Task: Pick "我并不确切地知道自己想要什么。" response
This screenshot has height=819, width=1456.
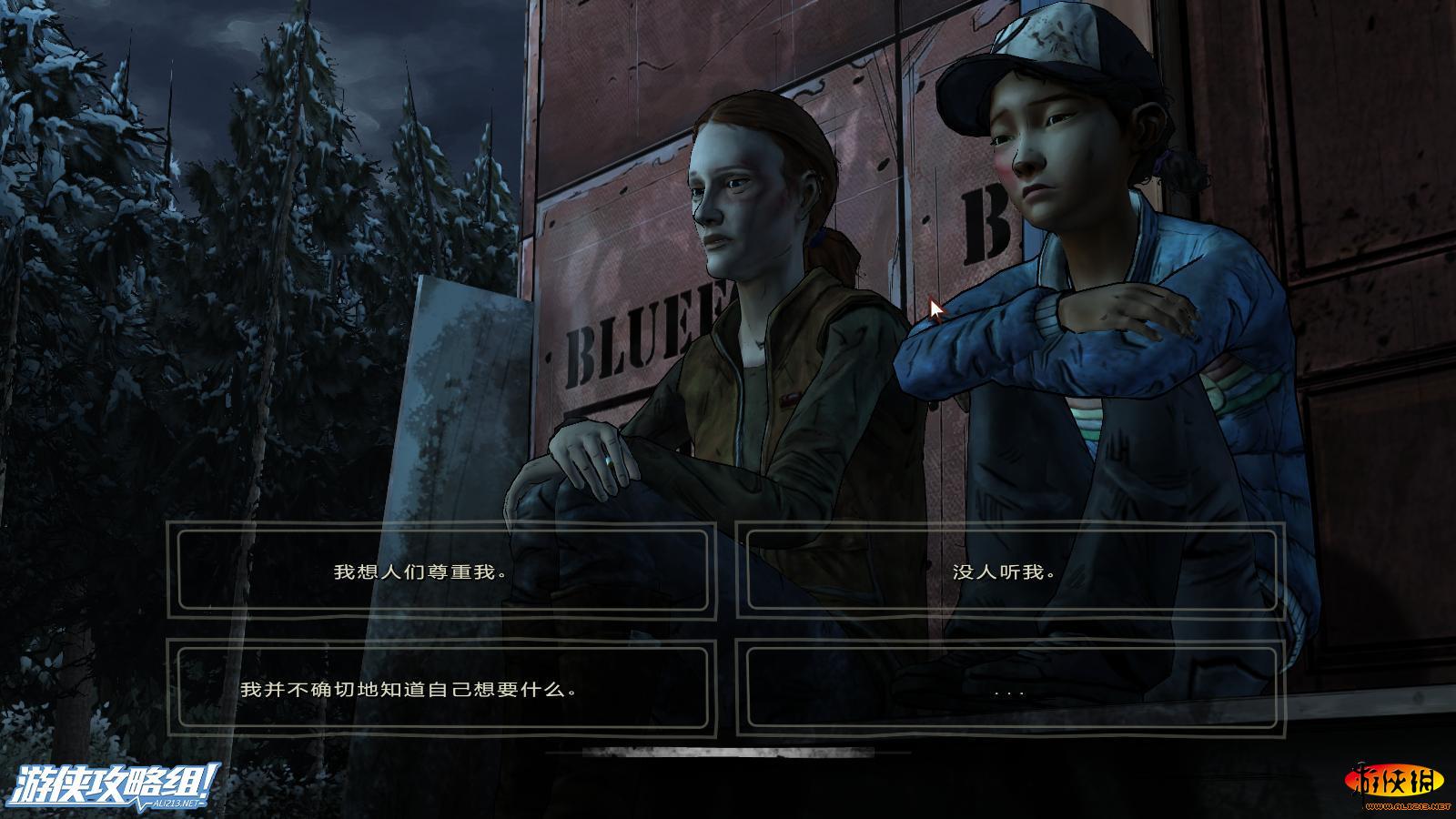Action: pos(441,689)
